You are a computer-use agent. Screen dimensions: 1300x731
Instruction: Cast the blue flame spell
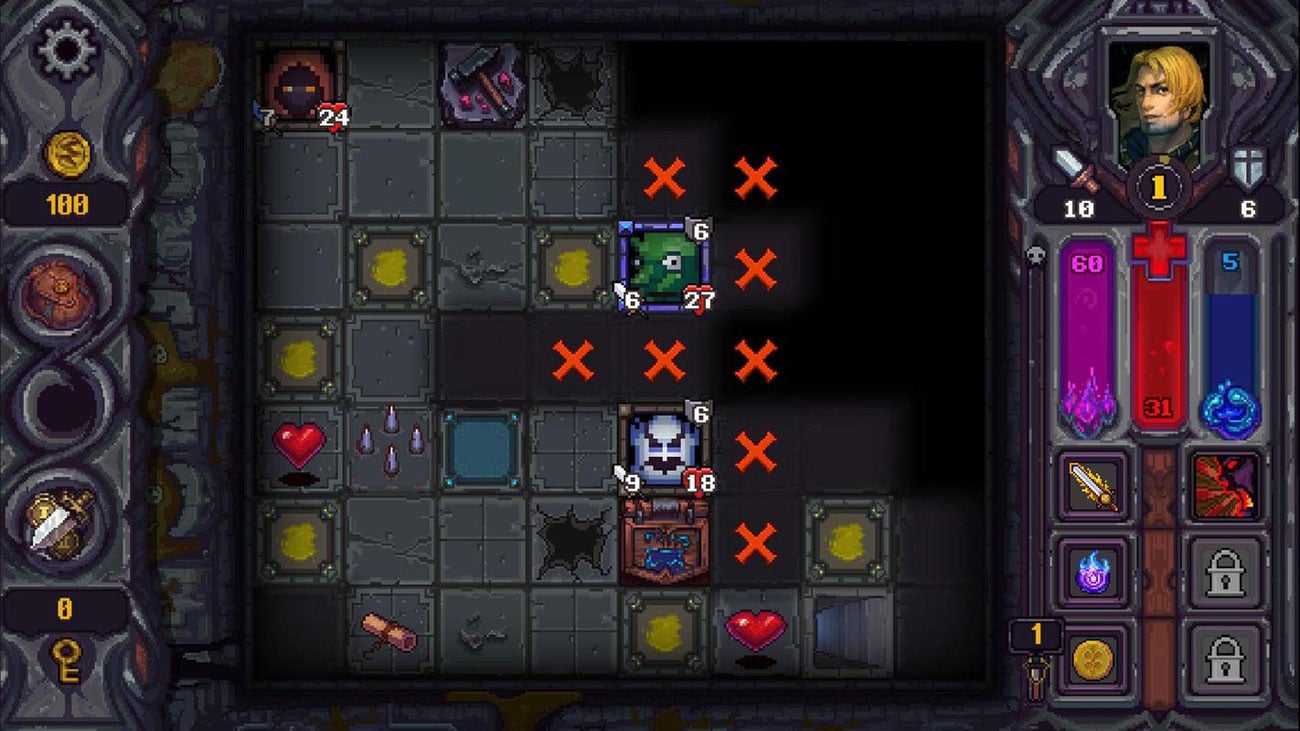[x=1095, y=574]
